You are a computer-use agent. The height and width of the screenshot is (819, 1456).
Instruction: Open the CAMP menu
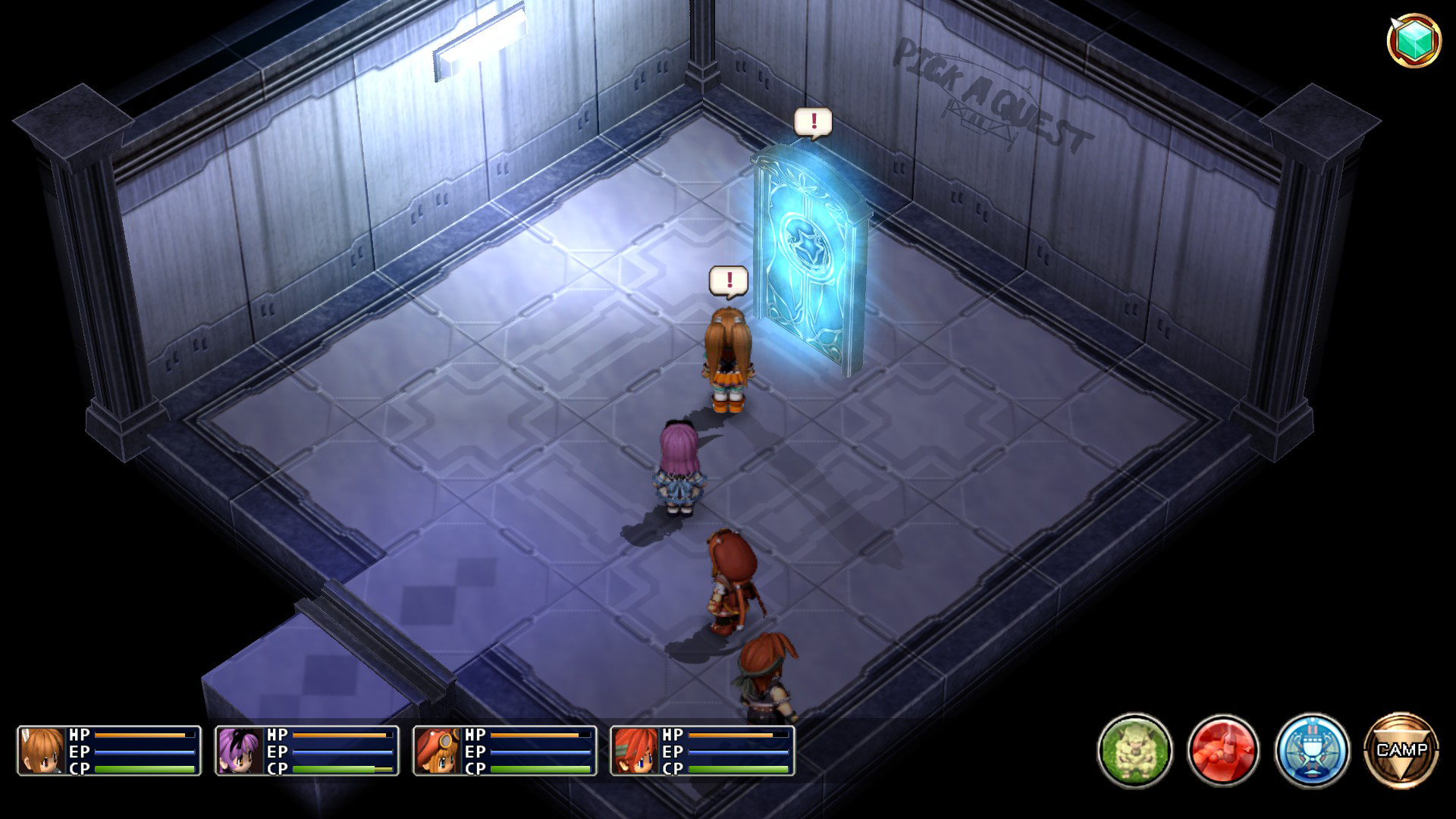tap(1401, 750)
